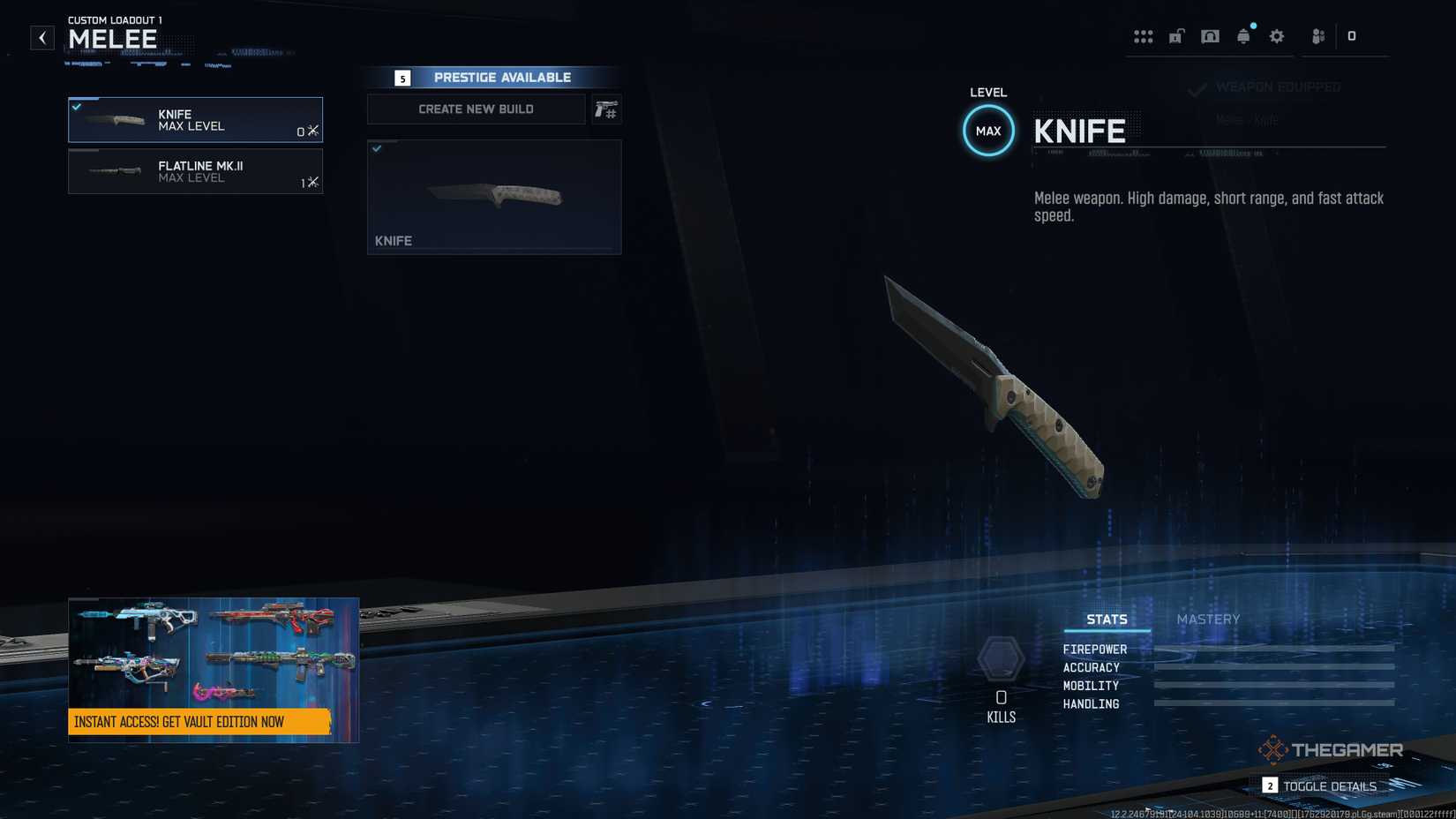This screenshot has width=1456, height=819.
Task: Click the social squad icon
Action: click(x=1317, y=36)
